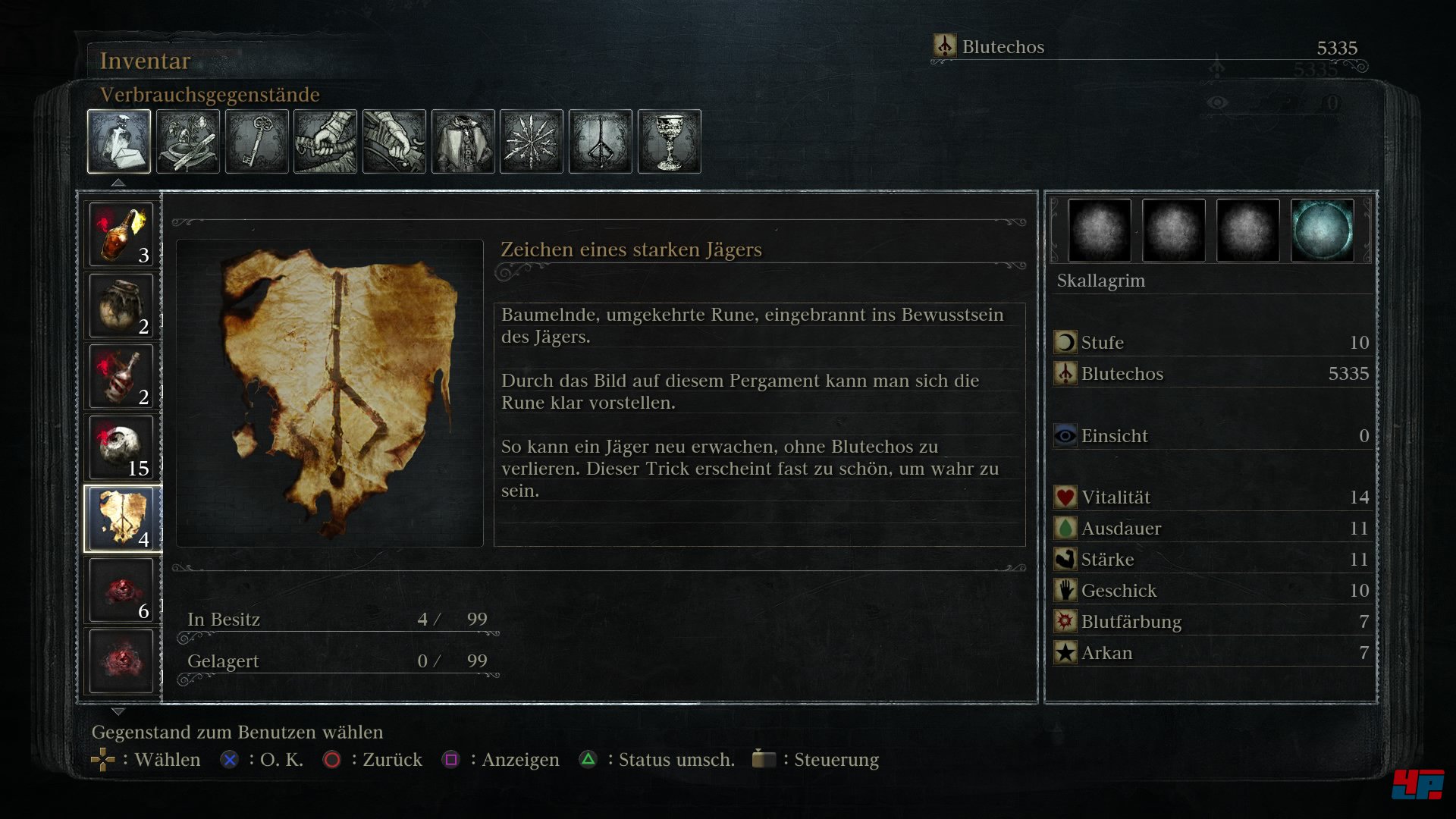Select the last red coldblood item without a count

click(121, 661)
